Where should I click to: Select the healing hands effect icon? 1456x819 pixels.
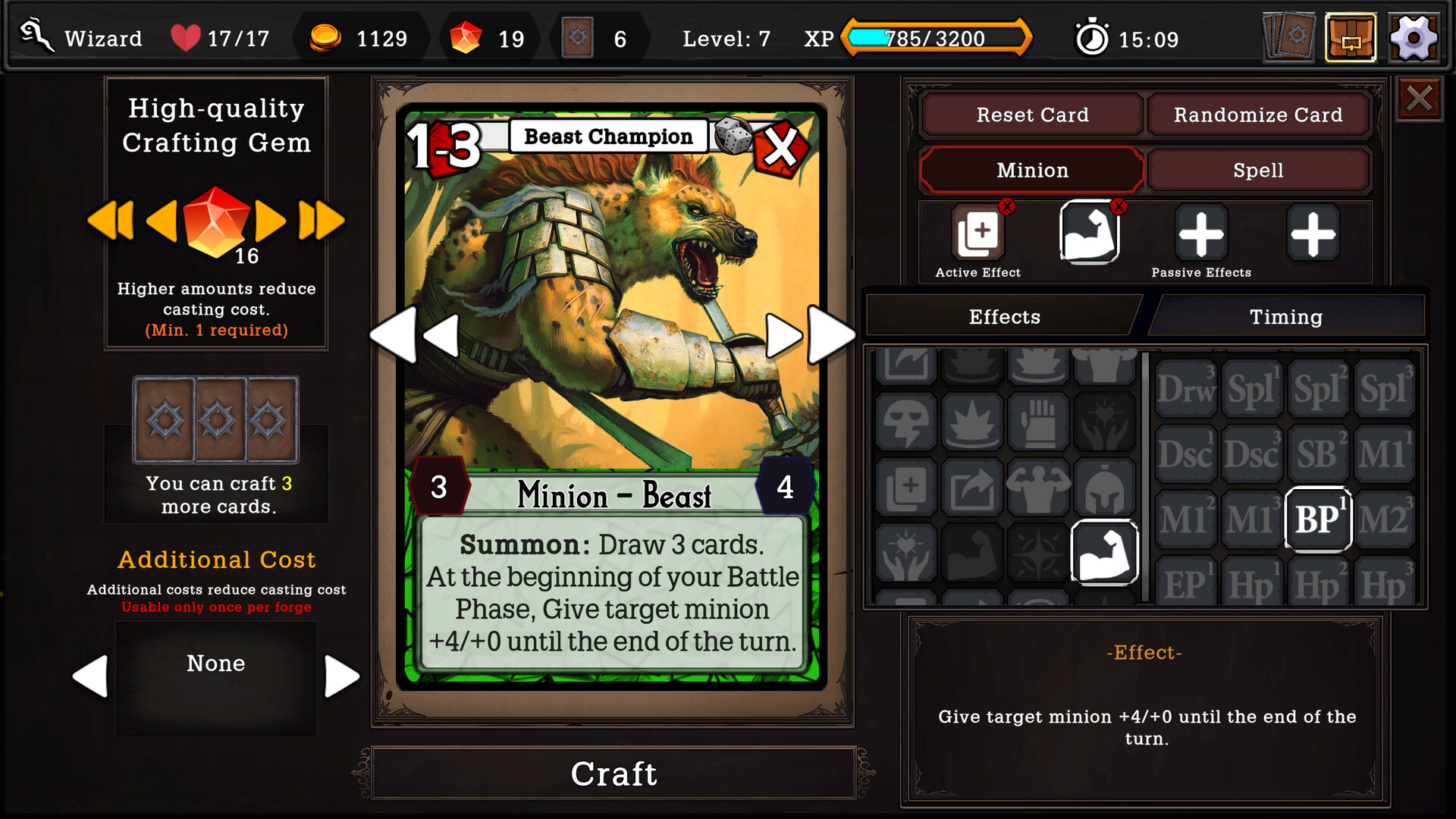point(907,552)
